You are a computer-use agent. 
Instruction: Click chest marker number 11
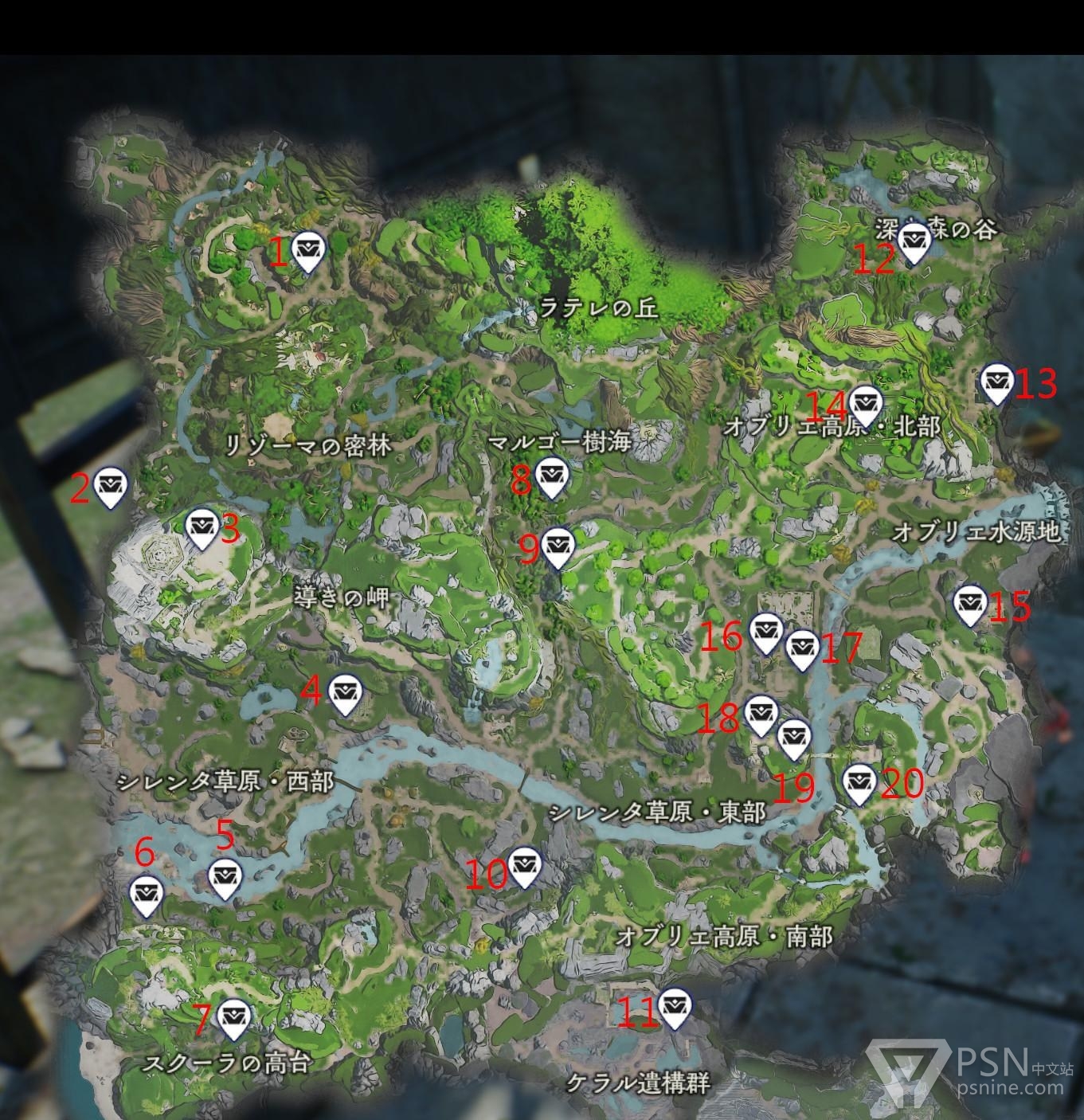675,1008
